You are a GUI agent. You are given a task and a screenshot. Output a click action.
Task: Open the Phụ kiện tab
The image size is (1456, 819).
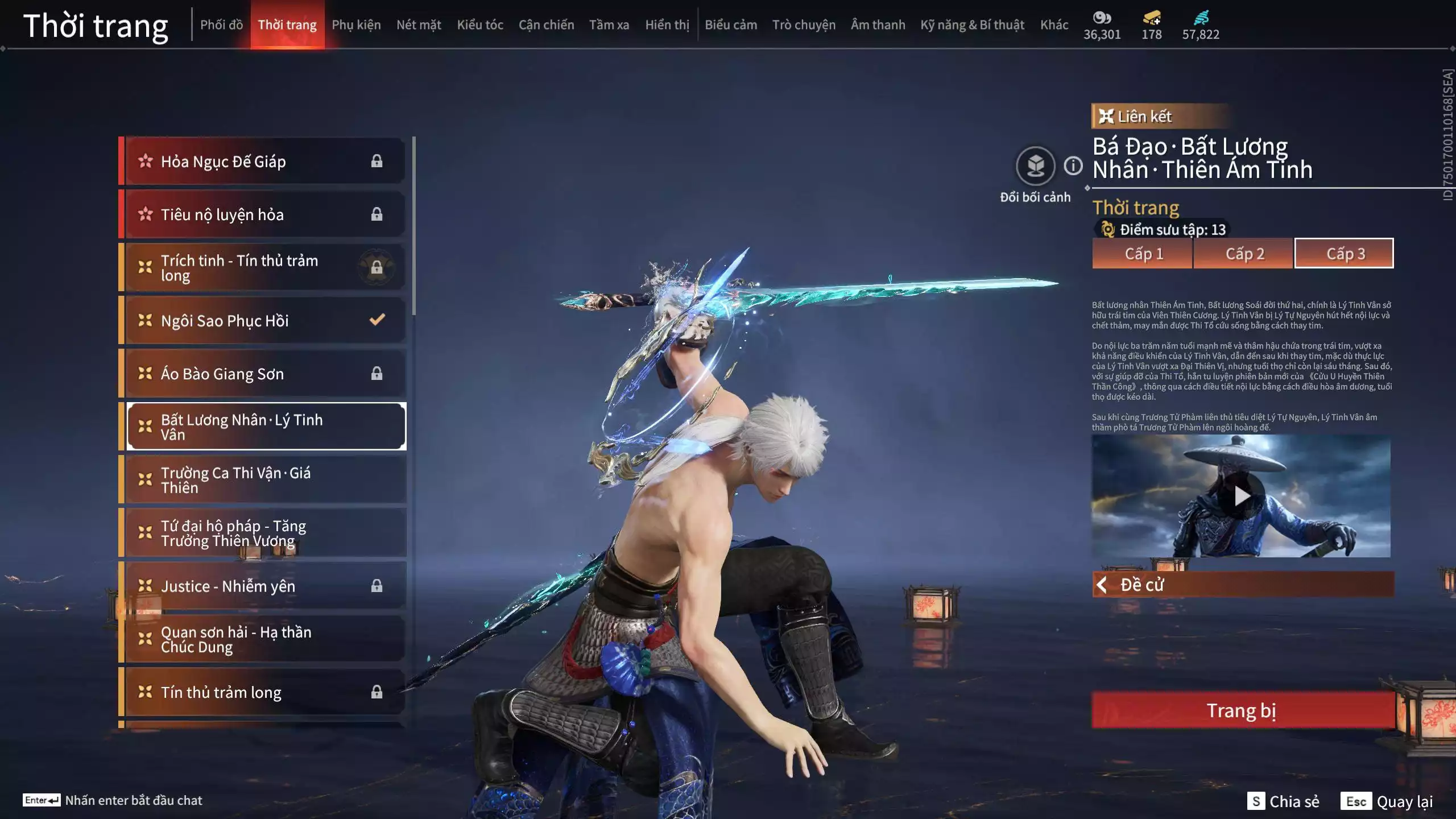pyautogui.click(x=356, y=25)
